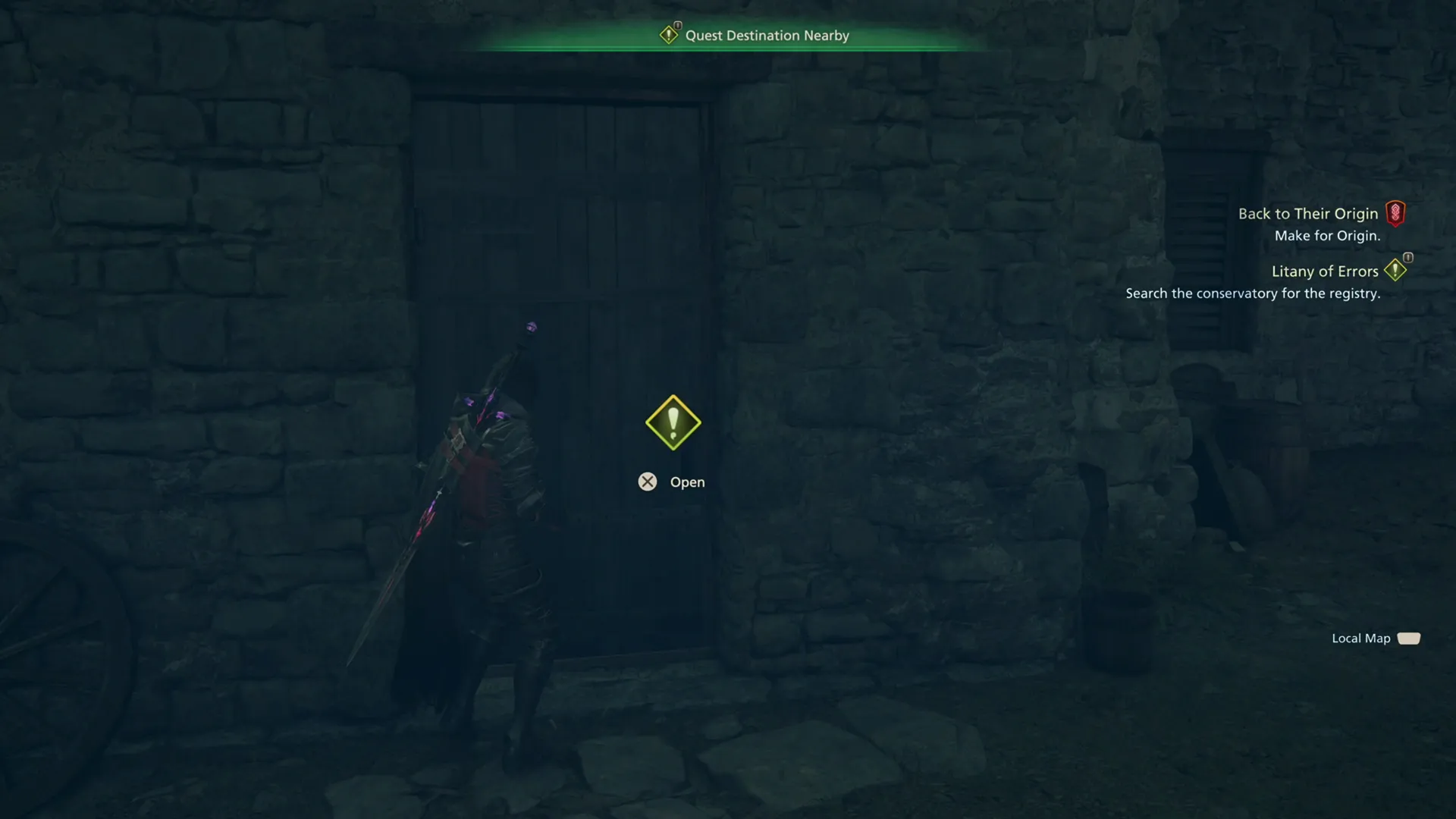Click the Make for Origin objective text
Image resolution: width=1456 pixels, height=819 pixels.
(1326, 235)
